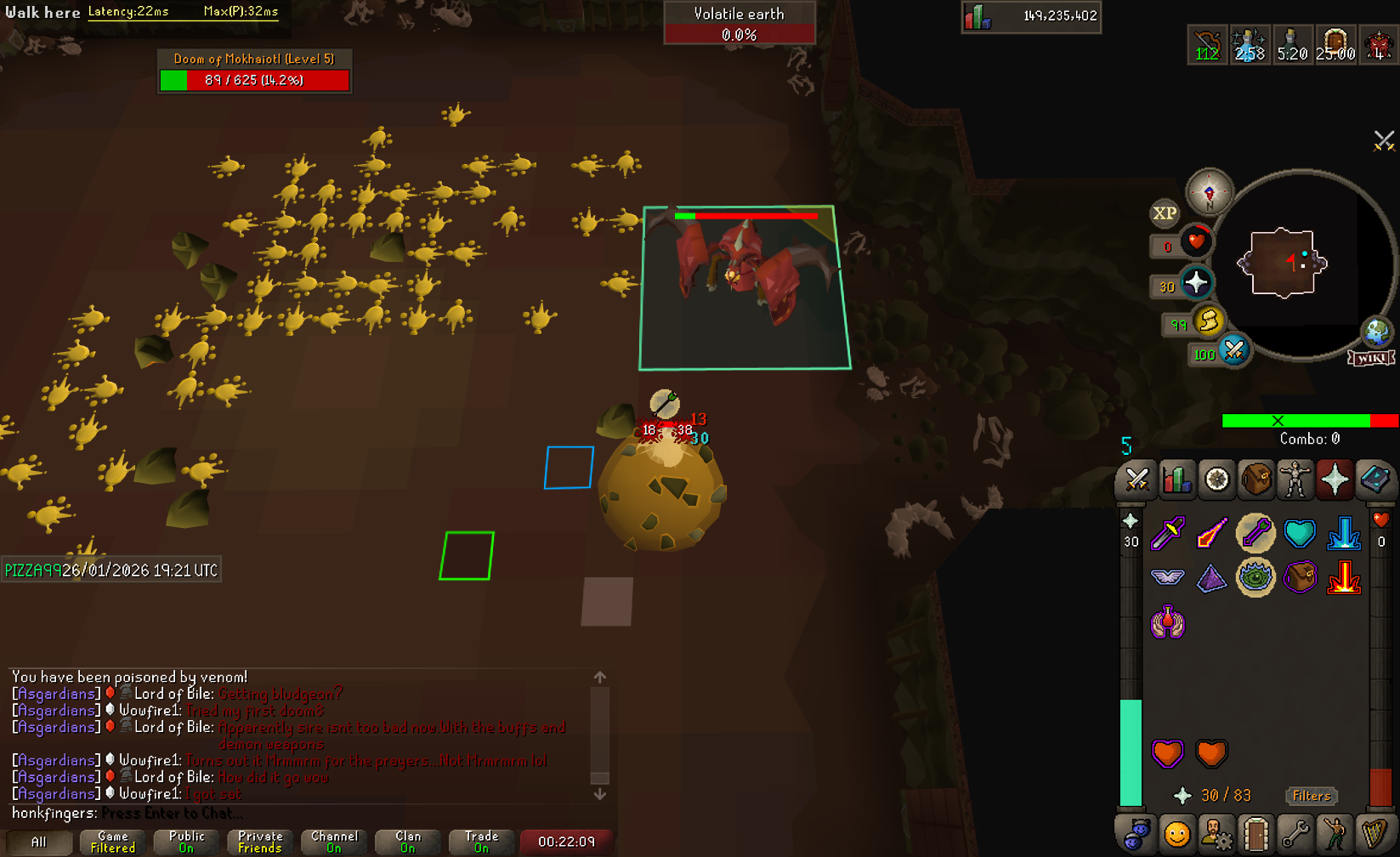
Task: Open the Combat Options tab
Action: point(1136,480)
